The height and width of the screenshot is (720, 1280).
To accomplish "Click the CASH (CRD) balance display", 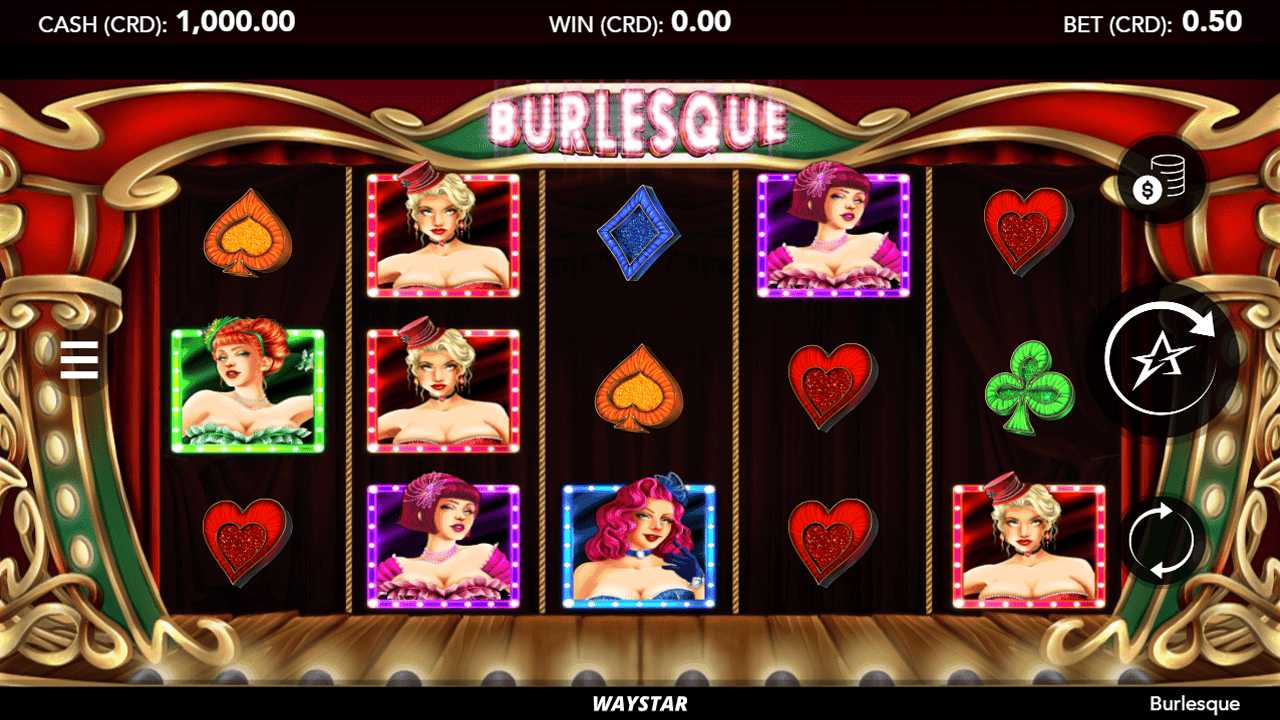I will pyautogui.click(x=165, y=21).
